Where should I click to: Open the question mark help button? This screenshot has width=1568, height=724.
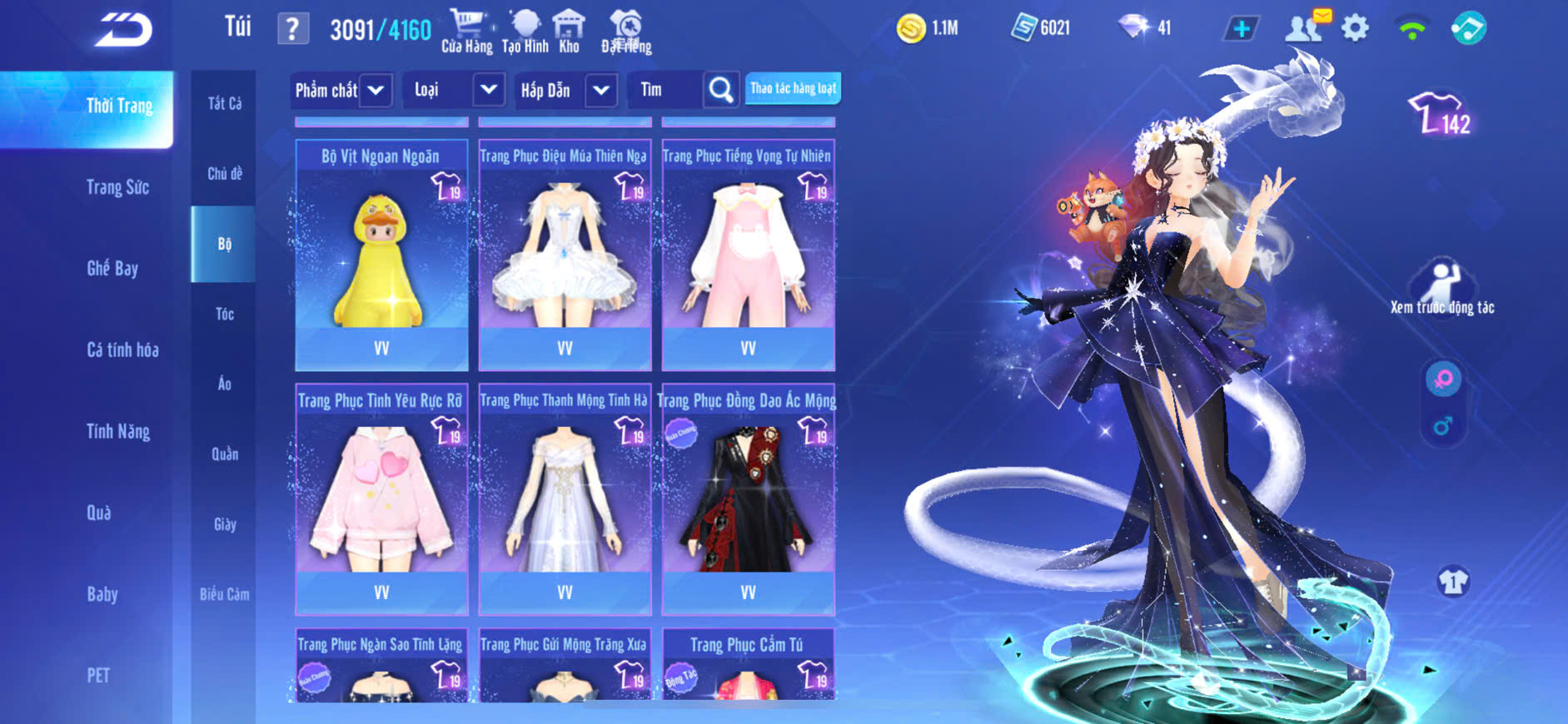[292, 29]
